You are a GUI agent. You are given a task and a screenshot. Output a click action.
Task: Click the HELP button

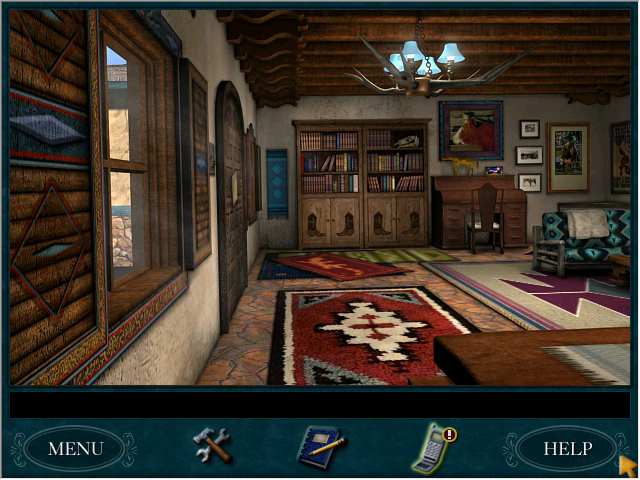[x=567, y=448]
